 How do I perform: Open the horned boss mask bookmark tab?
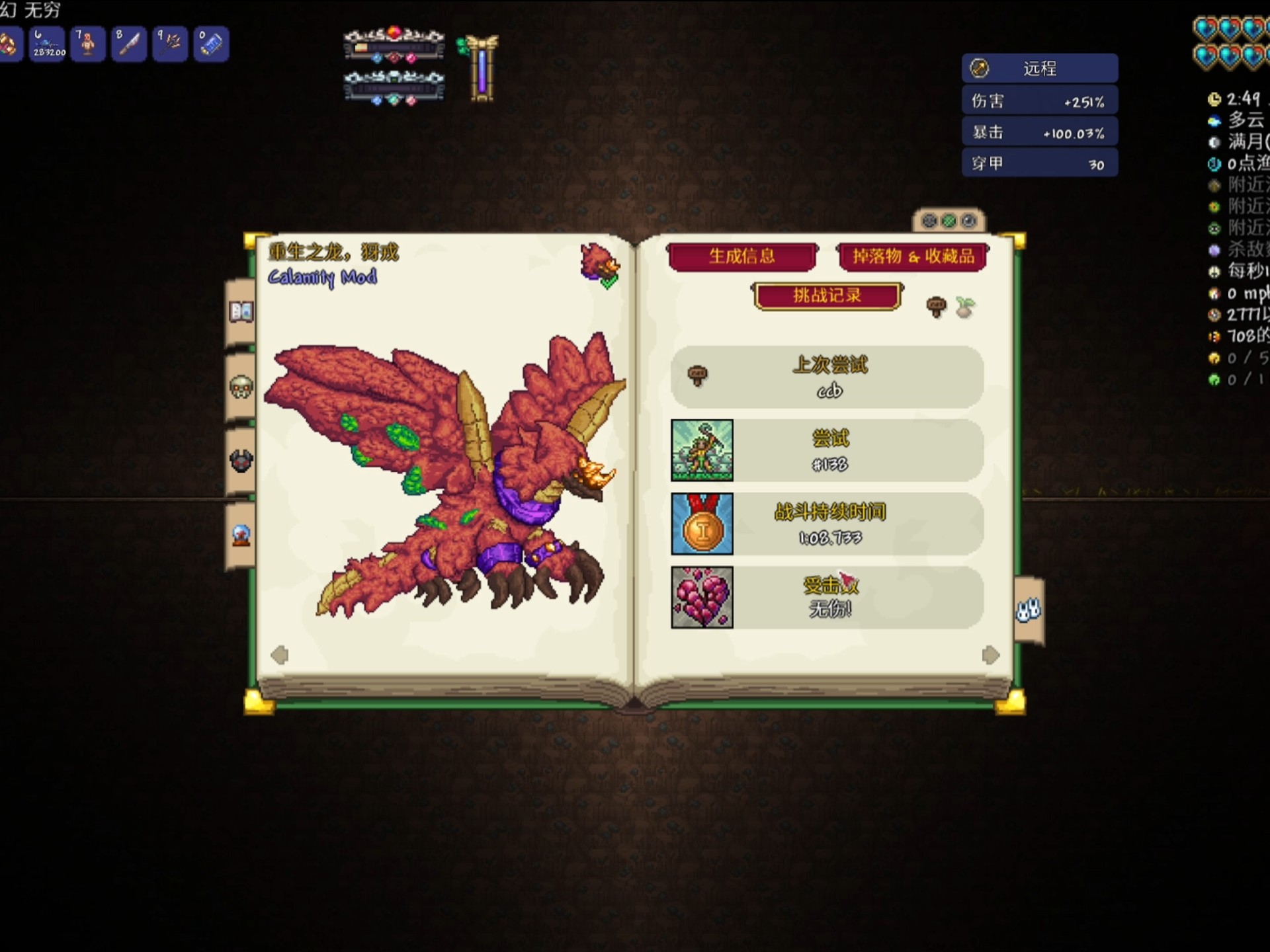pyautogui.click(x=241, y=460)
